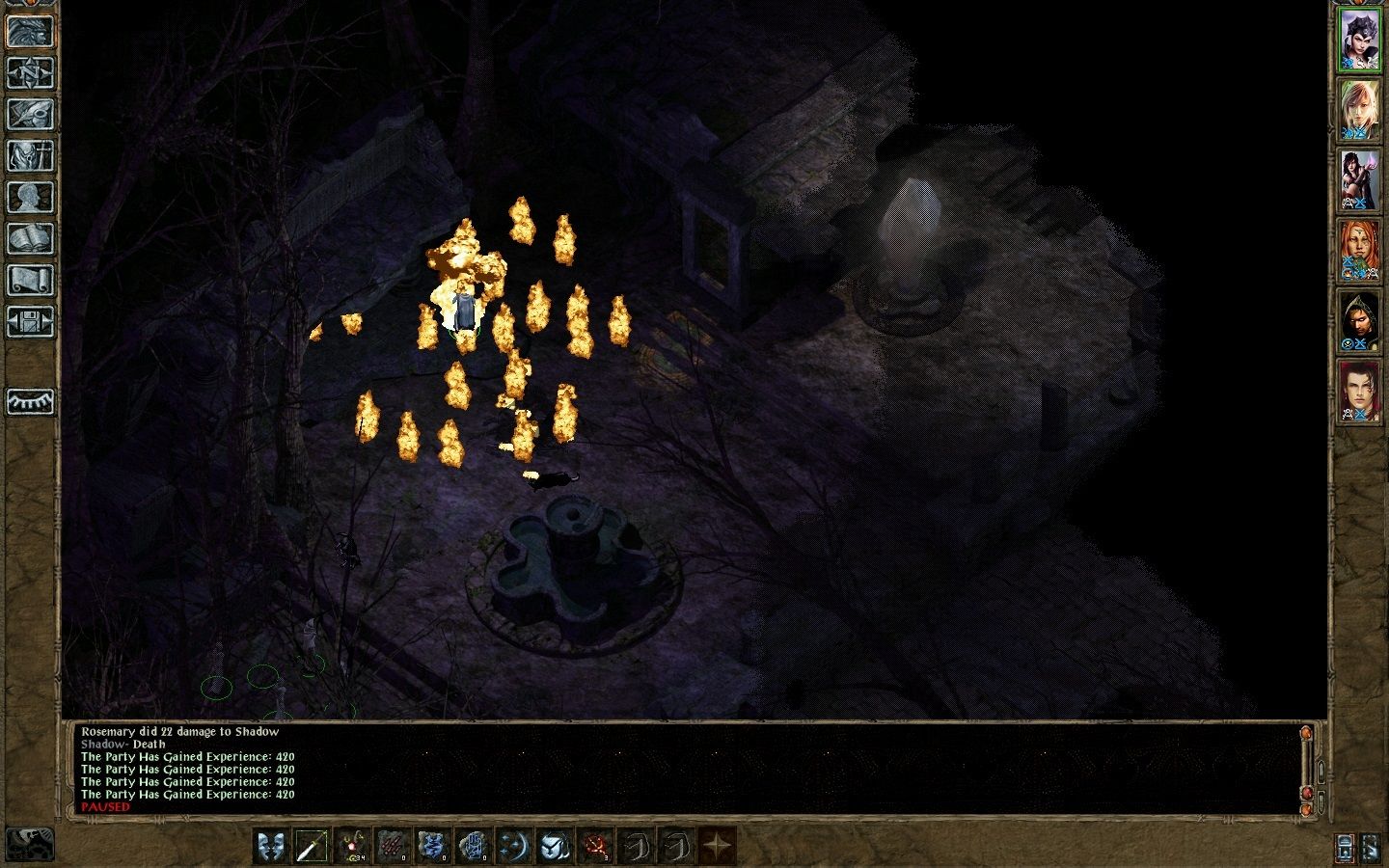The height and width of the screenshot is (868, 1389).
Task: Open the character record bust icon
Action: [x=30, y=197]
